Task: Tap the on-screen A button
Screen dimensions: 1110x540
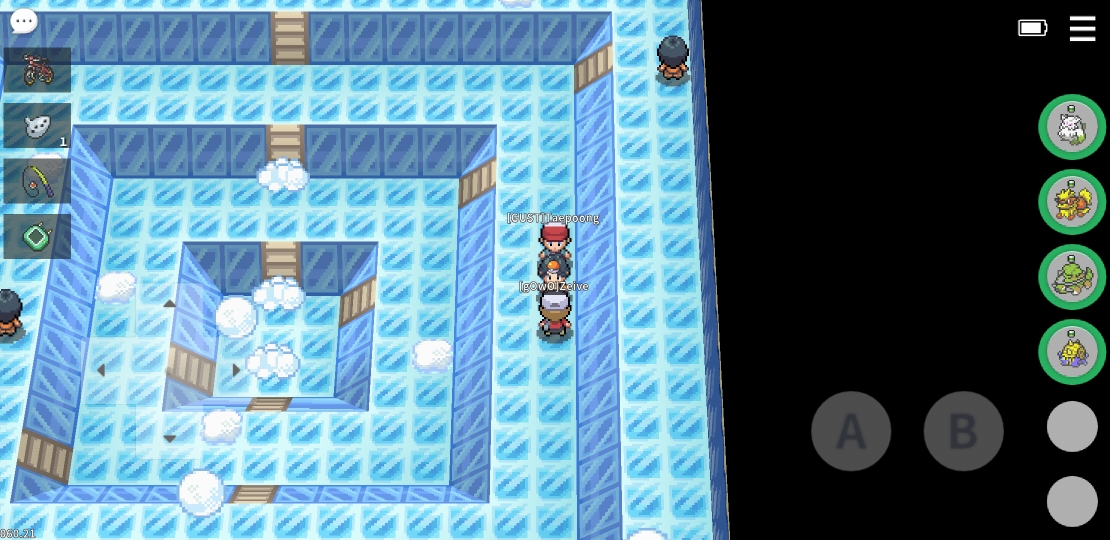Action: click(851, 431)
